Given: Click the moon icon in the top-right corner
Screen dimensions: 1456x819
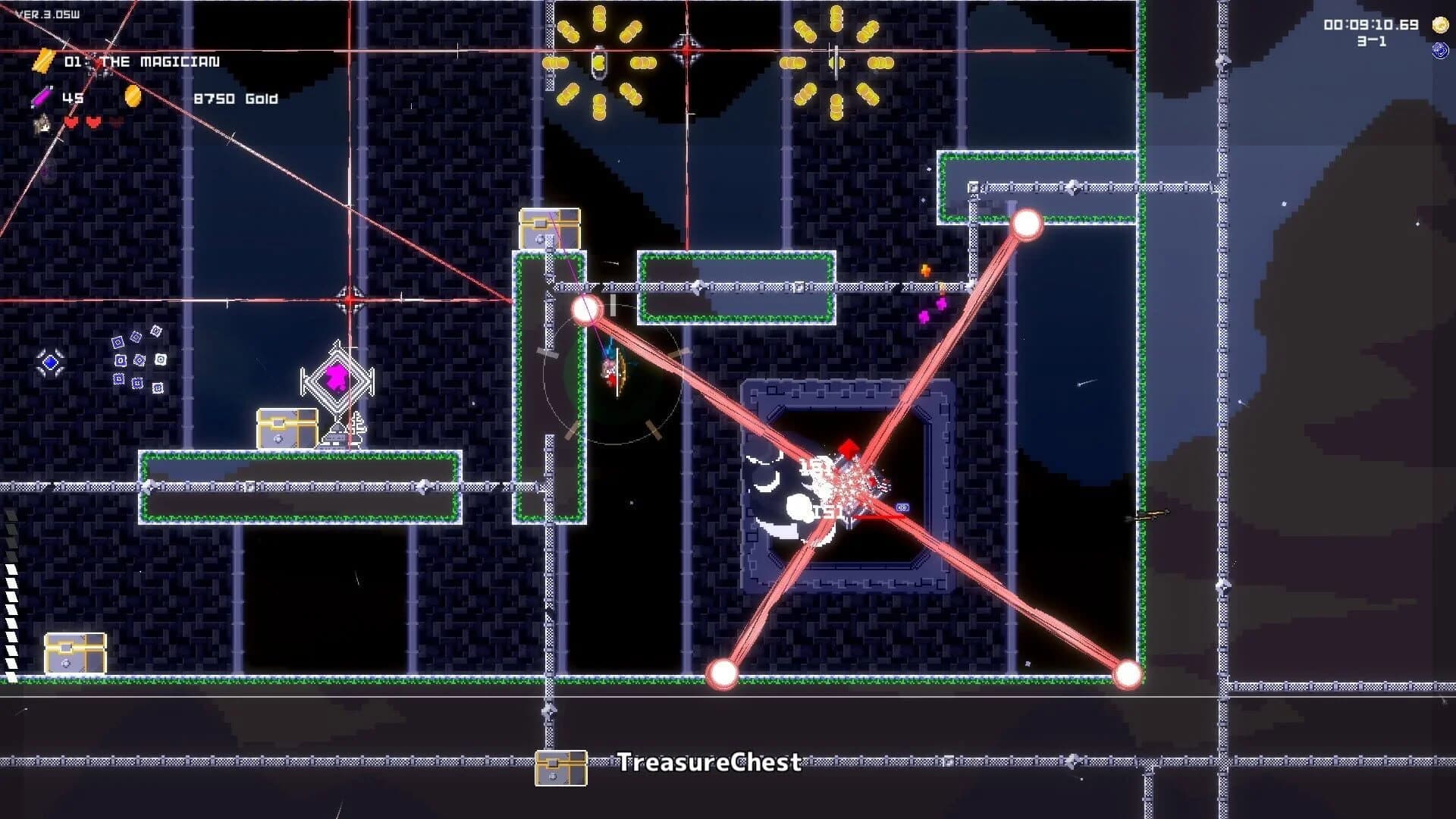Looking at the screenshot, I should coord(1440,24).
